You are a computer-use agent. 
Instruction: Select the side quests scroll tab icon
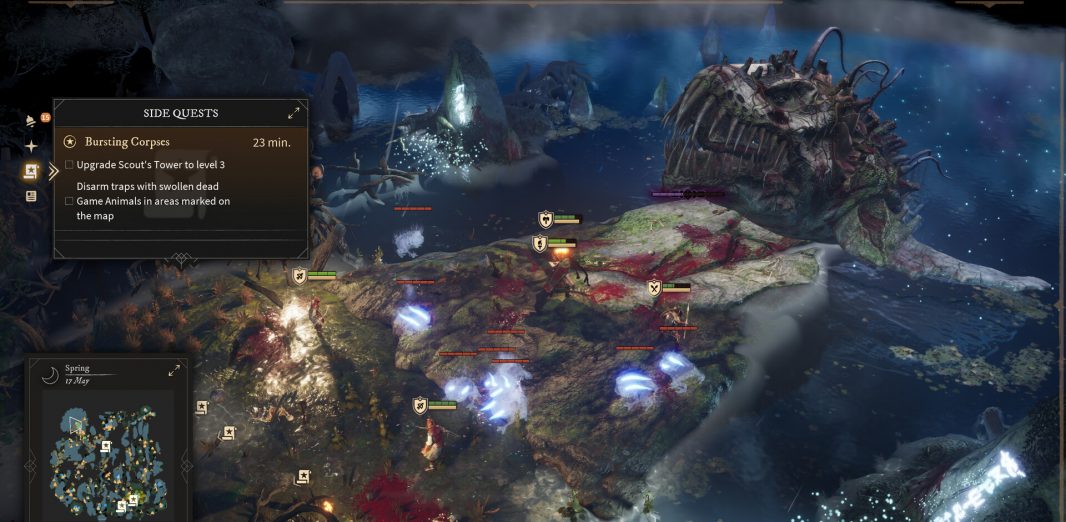click(x=31, y=171)
